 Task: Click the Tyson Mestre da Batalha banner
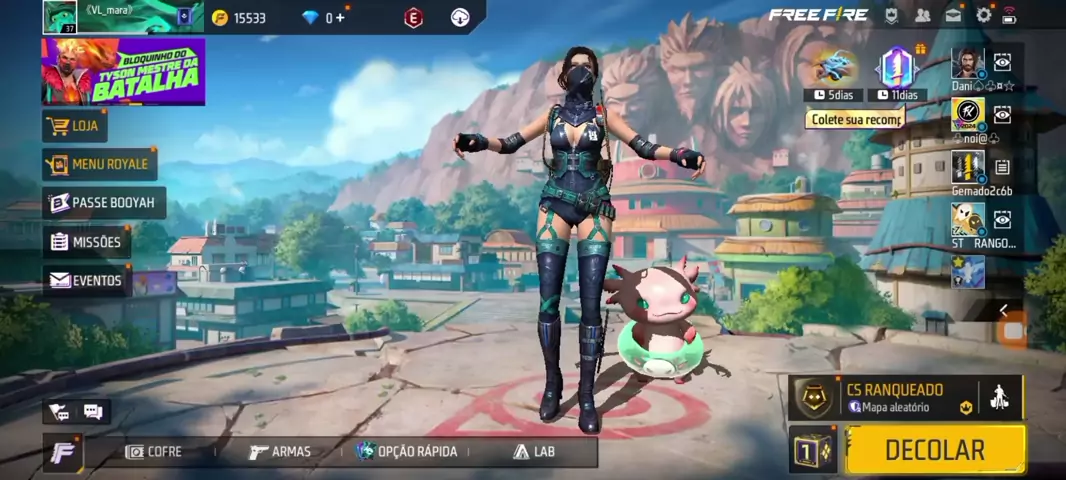point(123,72)
